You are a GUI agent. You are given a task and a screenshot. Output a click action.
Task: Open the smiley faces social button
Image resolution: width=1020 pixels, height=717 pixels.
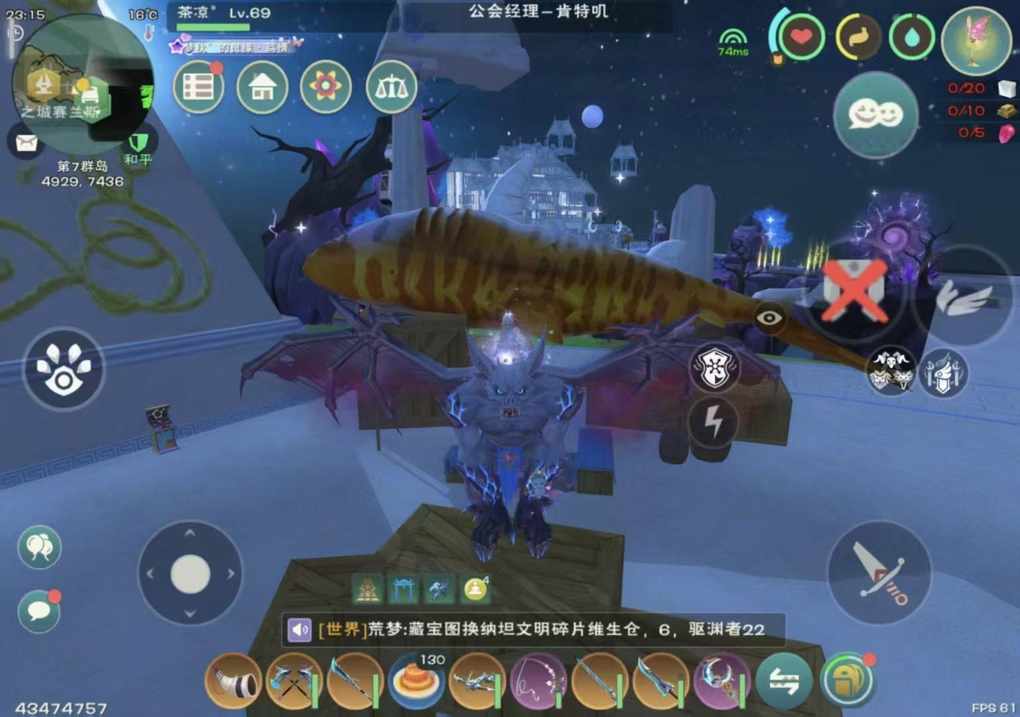point(875,115)
